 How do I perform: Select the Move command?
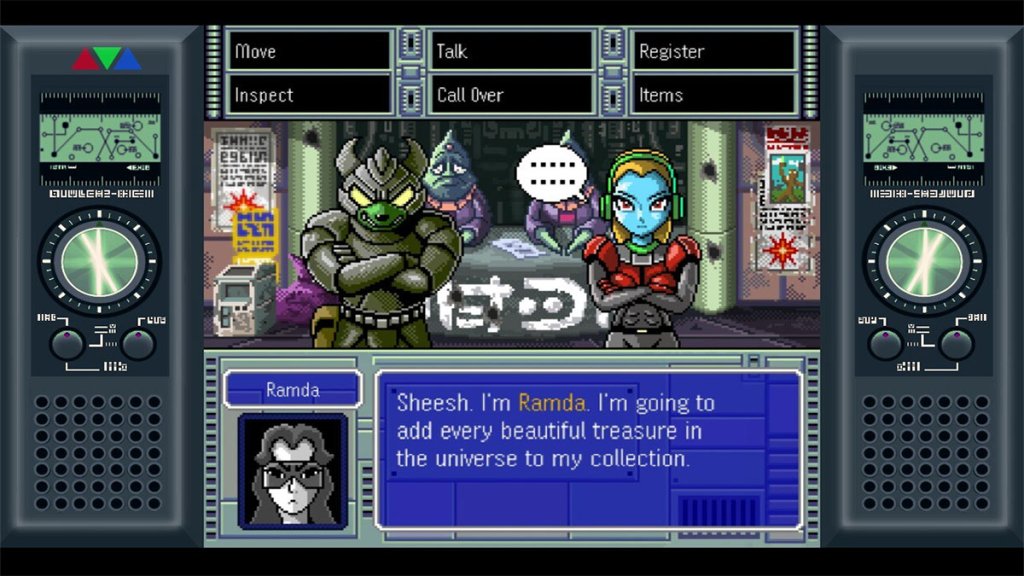click(309, 51)
